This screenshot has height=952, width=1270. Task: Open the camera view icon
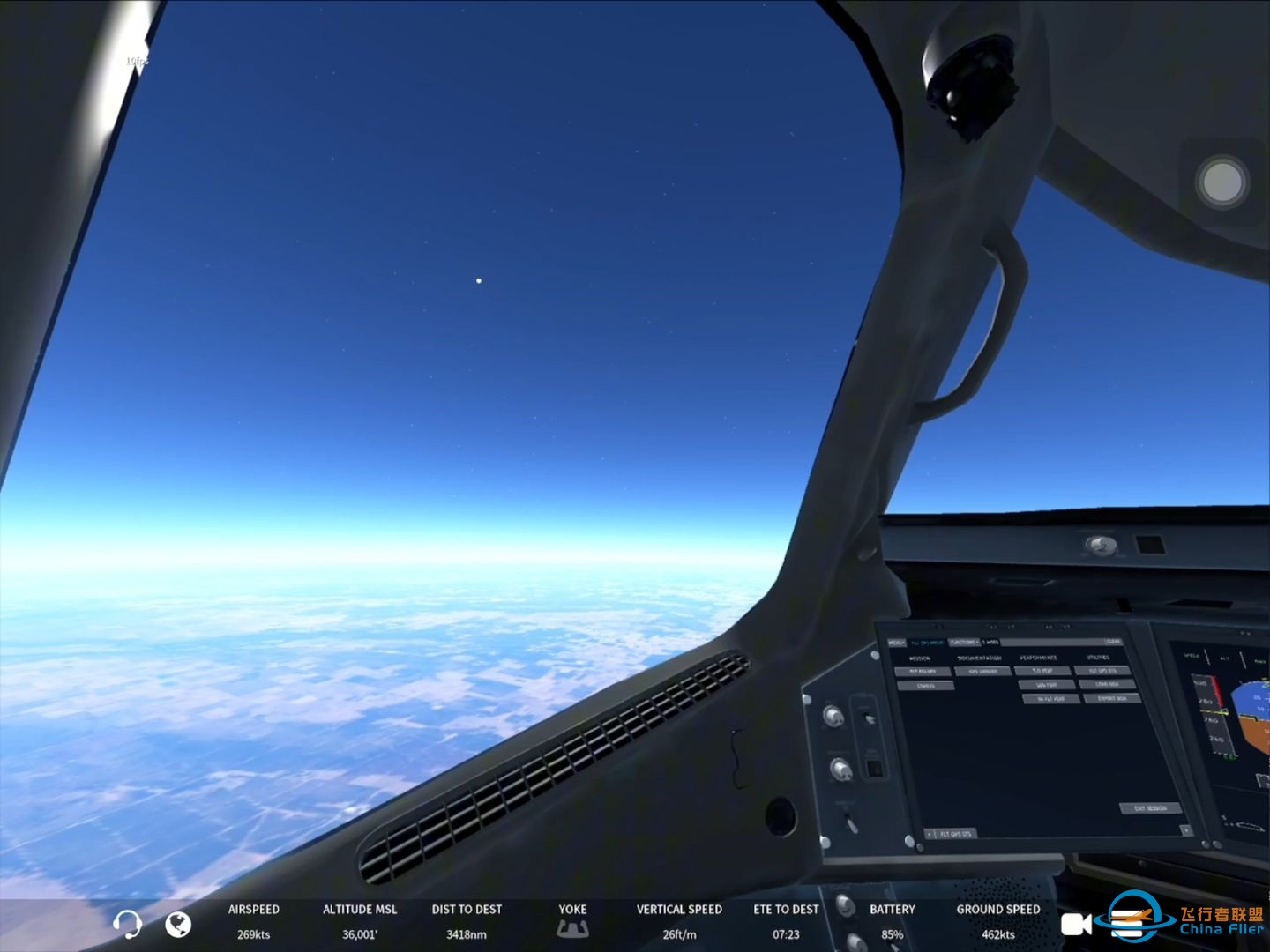pyautogui.click(x=1078, y=925)
